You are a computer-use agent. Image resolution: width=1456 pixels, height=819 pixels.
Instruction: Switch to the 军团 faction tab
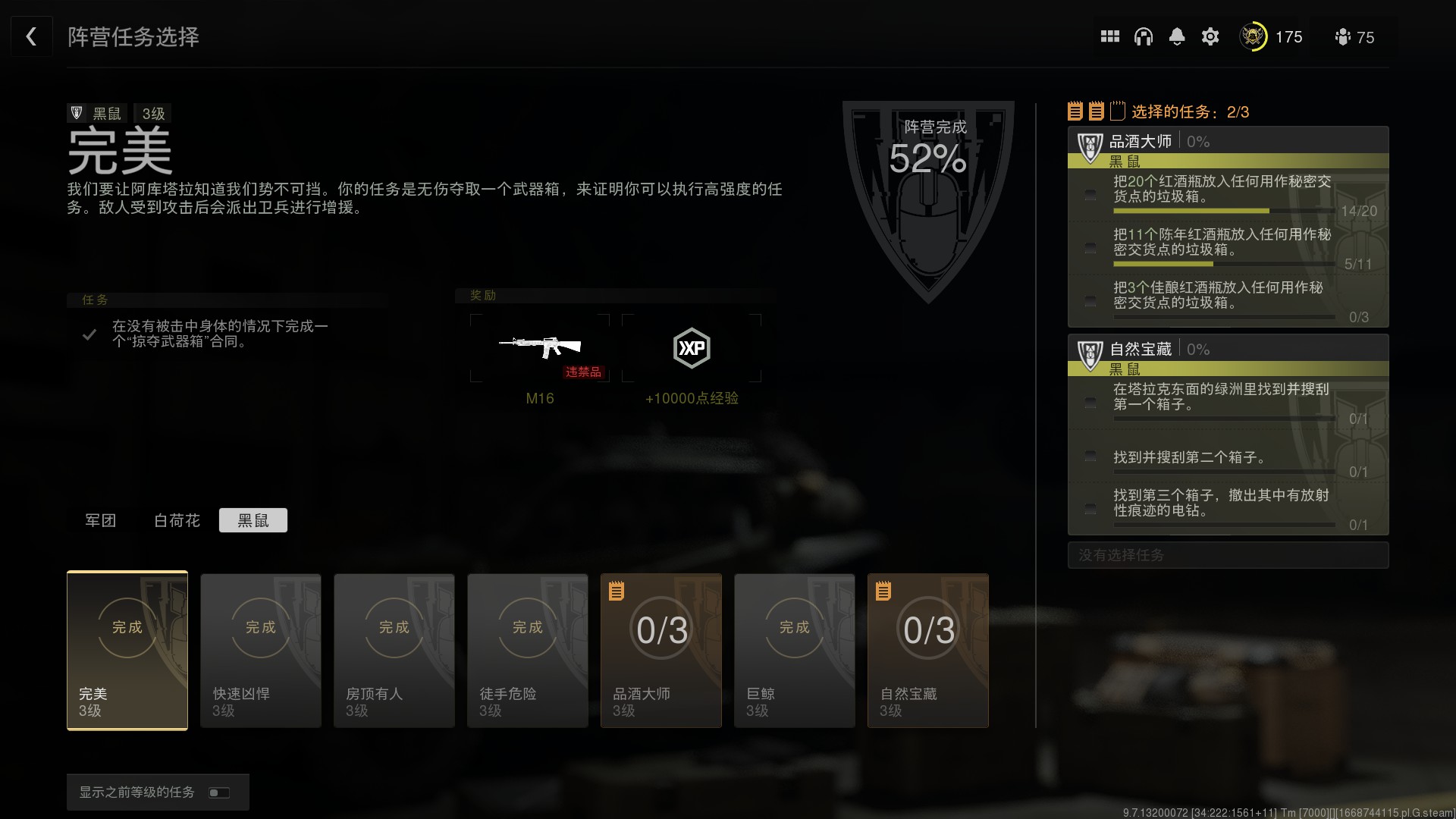100,520
